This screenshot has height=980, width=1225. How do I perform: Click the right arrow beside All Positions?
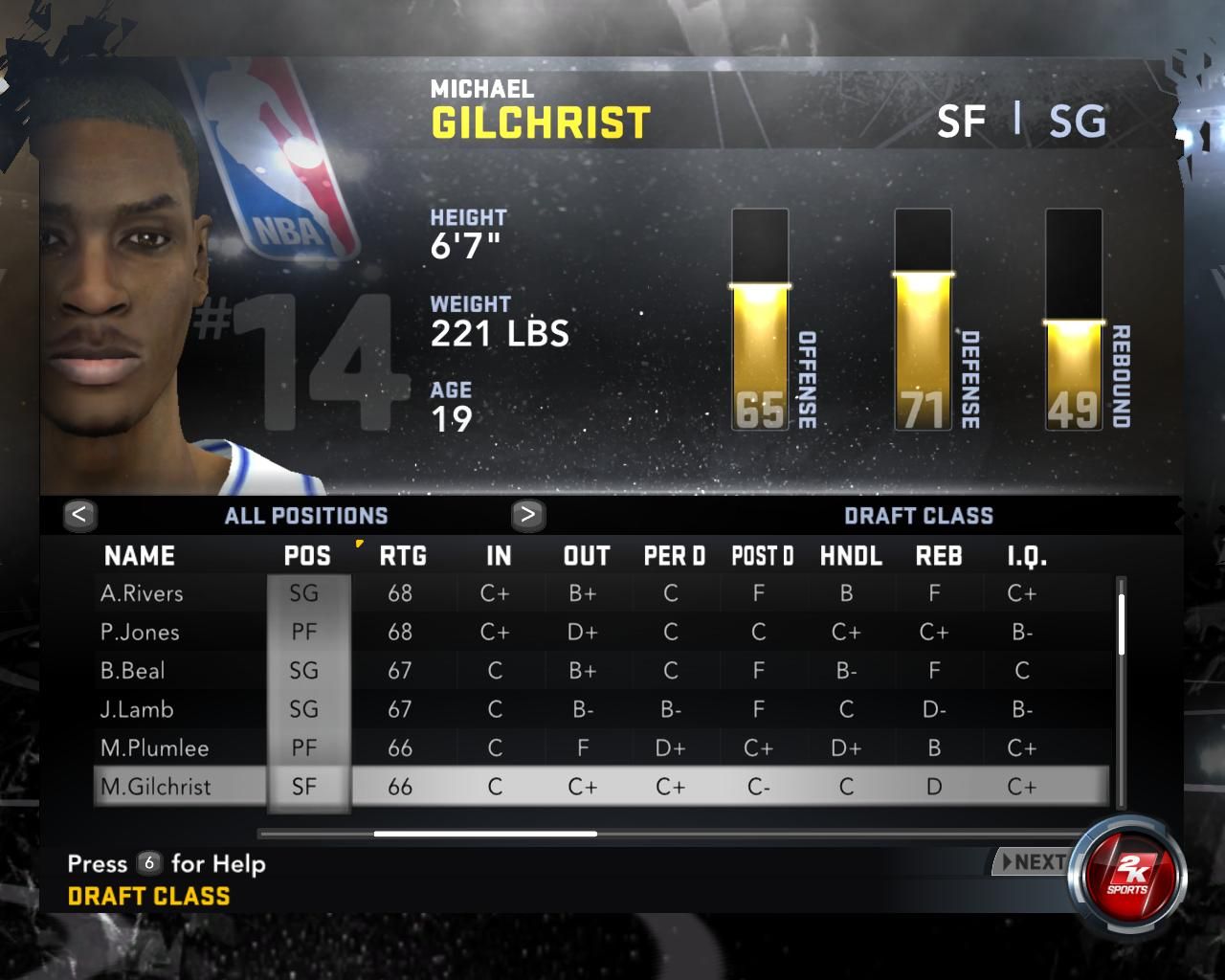527,515
